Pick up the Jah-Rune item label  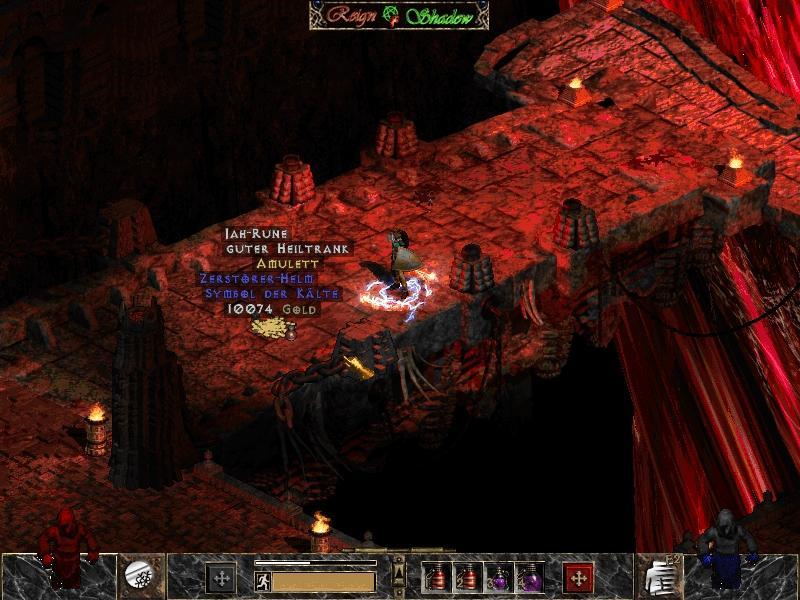click(x=257, y=233)
